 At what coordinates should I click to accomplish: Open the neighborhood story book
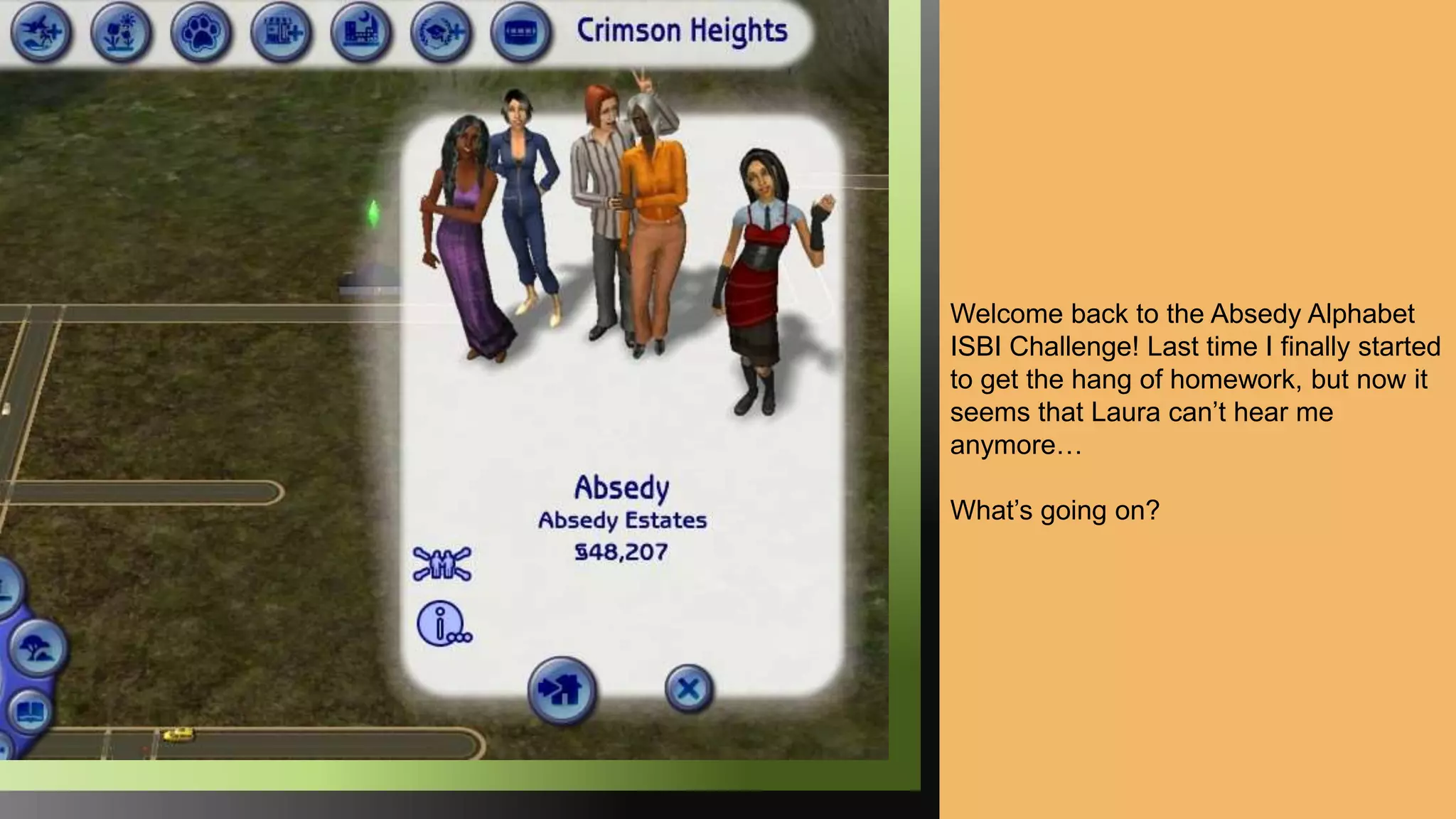click(x=30, y=711)
